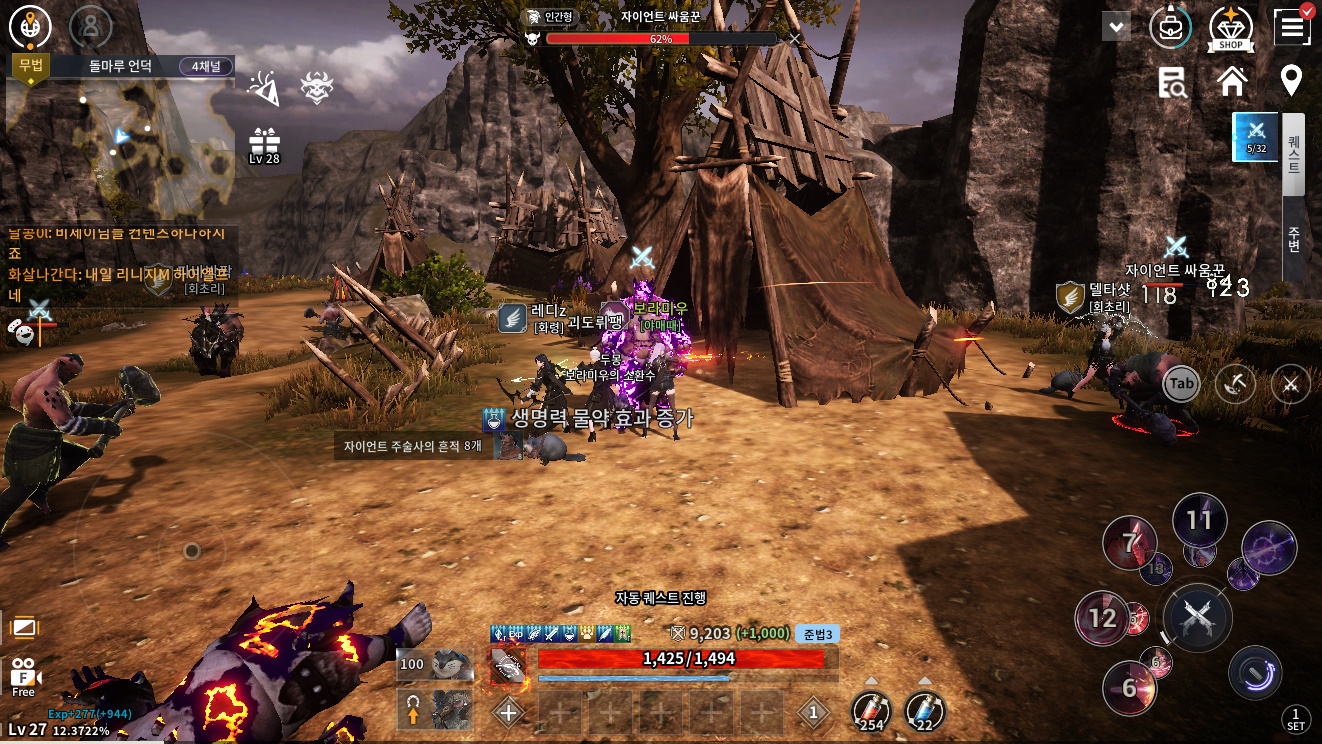Switch to the 퀘스트 quest tab

pyautogui.click(x=1294, y=155)
